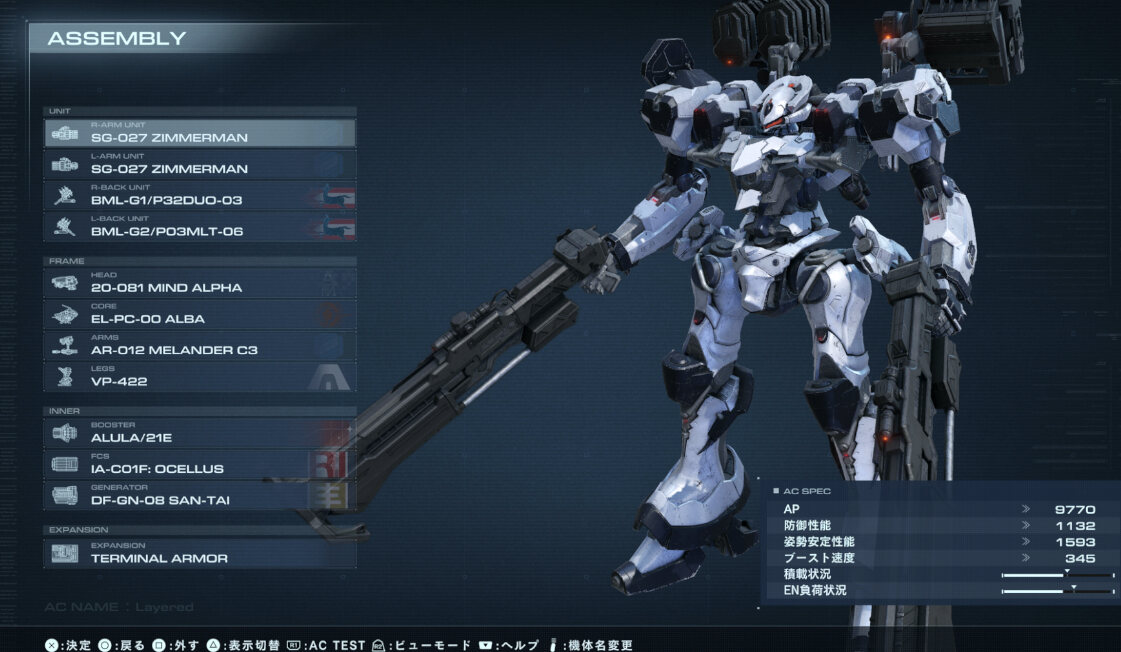
Task: Open the GENERATOR DF-GN-08 SAN-TAI slot
Action: click(x=200, y=495)
